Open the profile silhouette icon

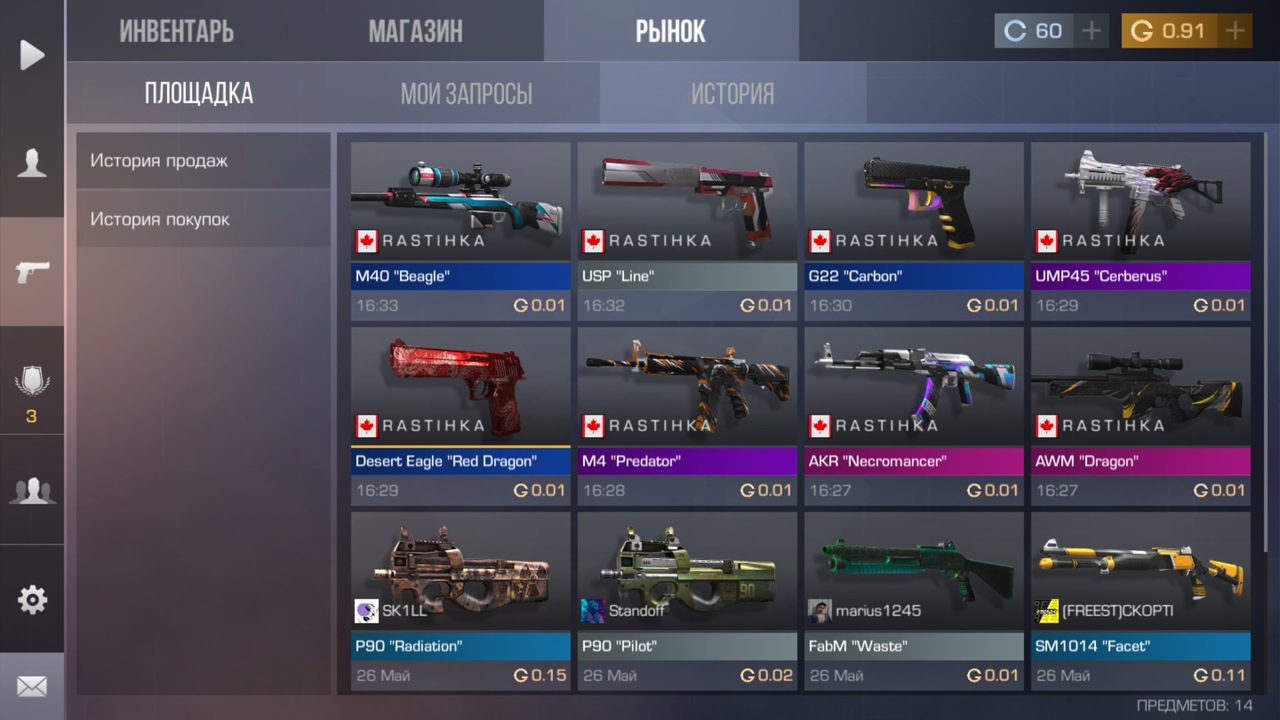pos(32,163)
